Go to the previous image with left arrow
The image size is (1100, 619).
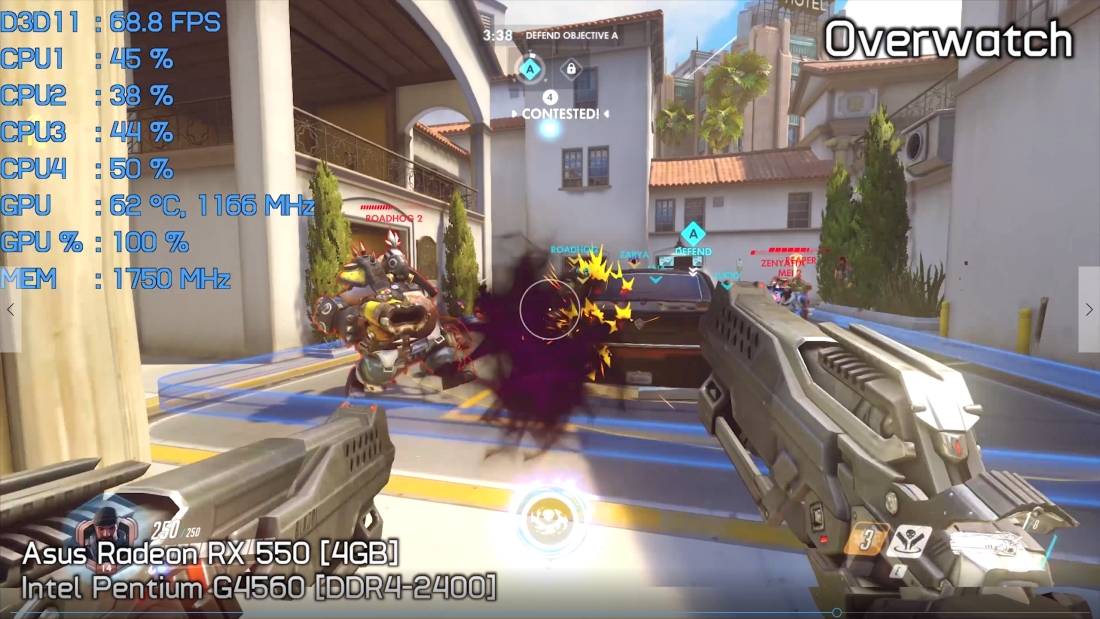[10, 310]
